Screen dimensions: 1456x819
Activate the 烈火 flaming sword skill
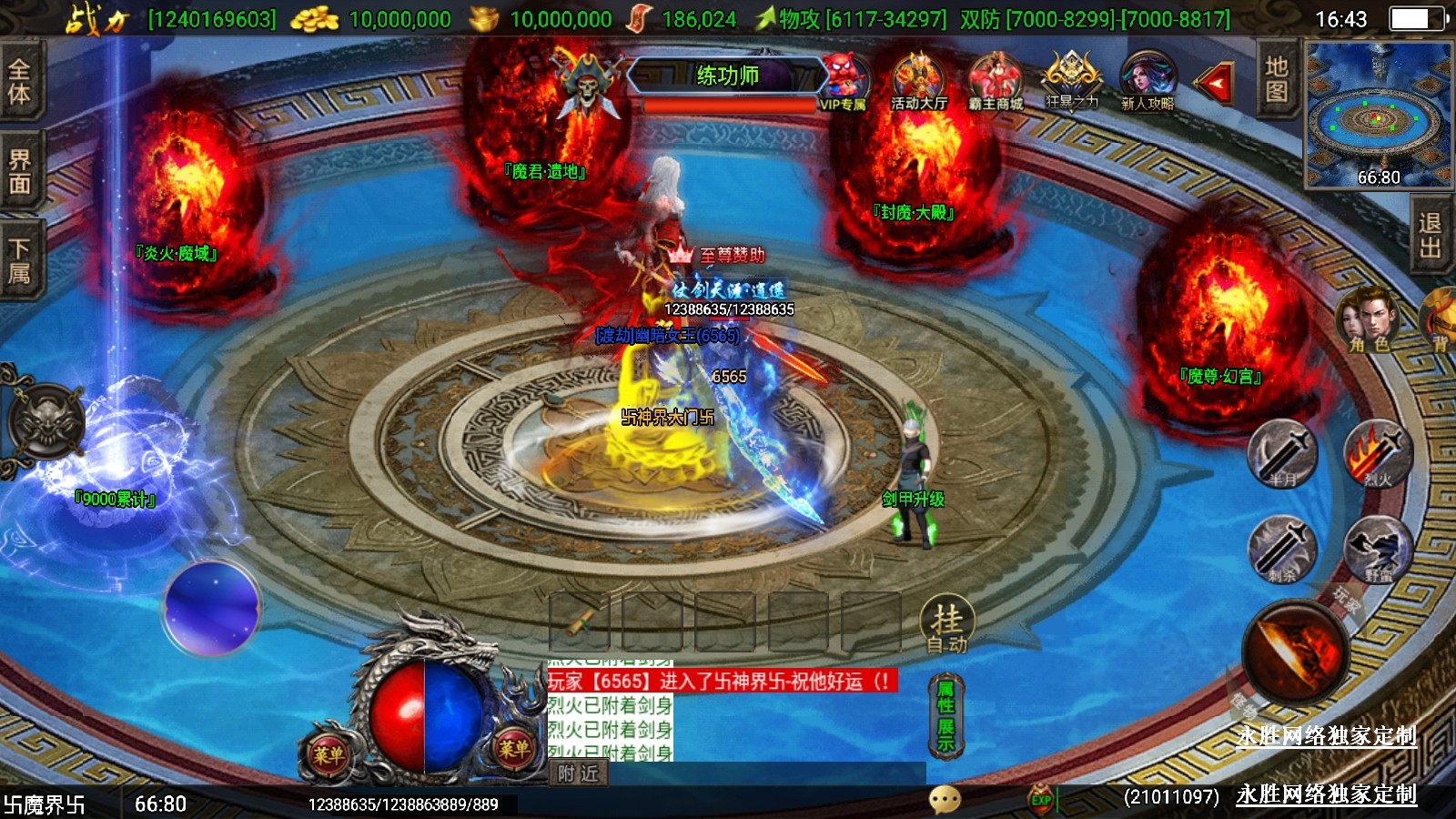coord(1378,453)
